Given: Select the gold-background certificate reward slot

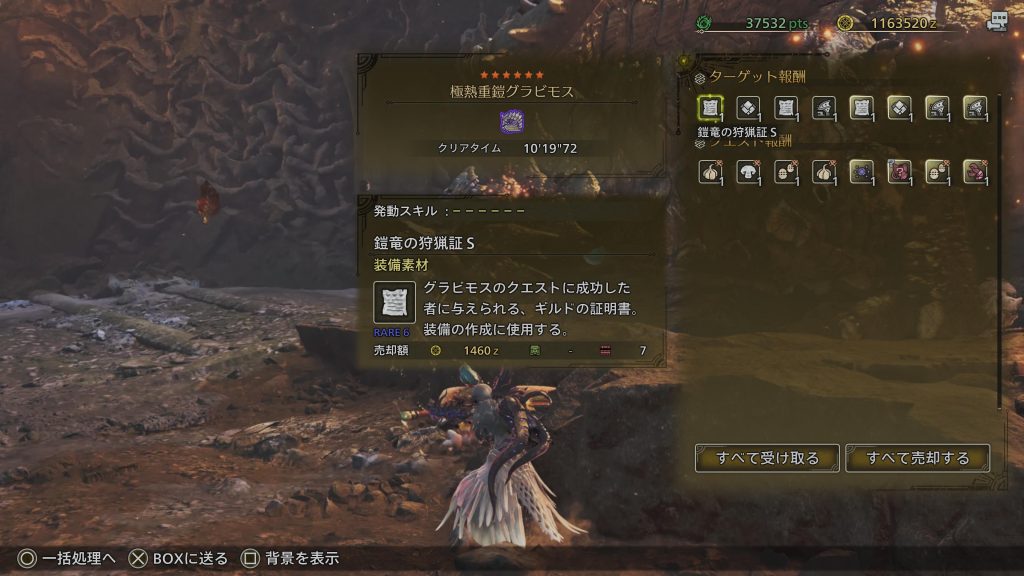Looking at the screenshot, I should 861,107.
